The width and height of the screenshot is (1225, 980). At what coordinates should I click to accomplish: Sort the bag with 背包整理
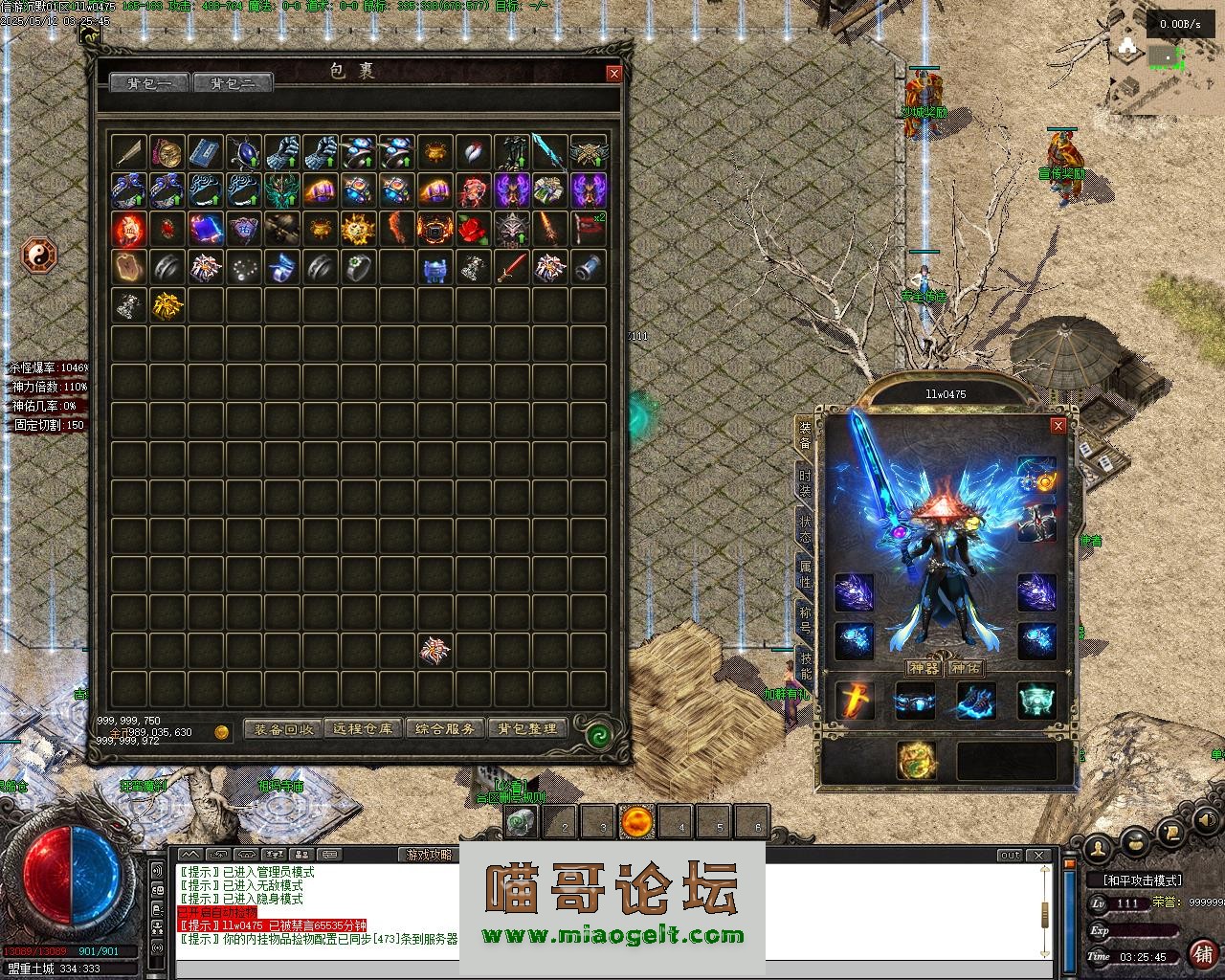point(527,729)
